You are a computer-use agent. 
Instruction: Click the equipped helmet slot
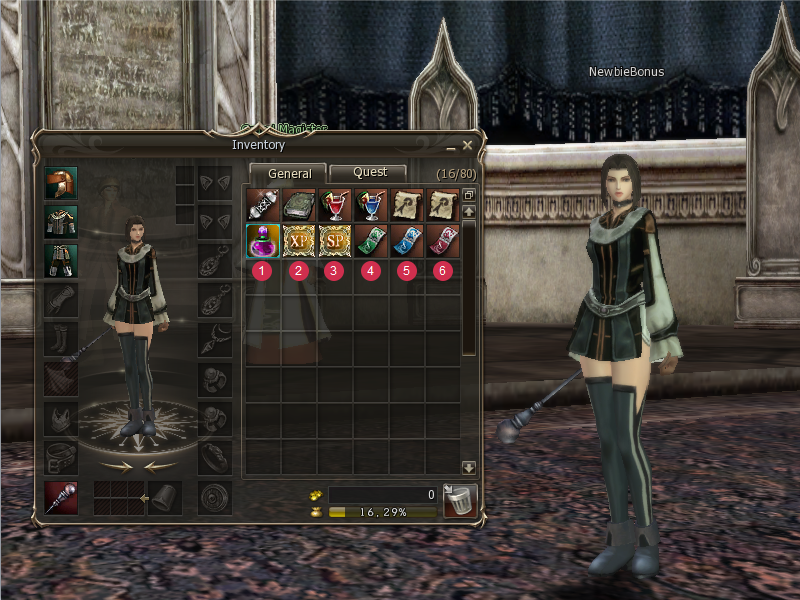tap(61, 183)
